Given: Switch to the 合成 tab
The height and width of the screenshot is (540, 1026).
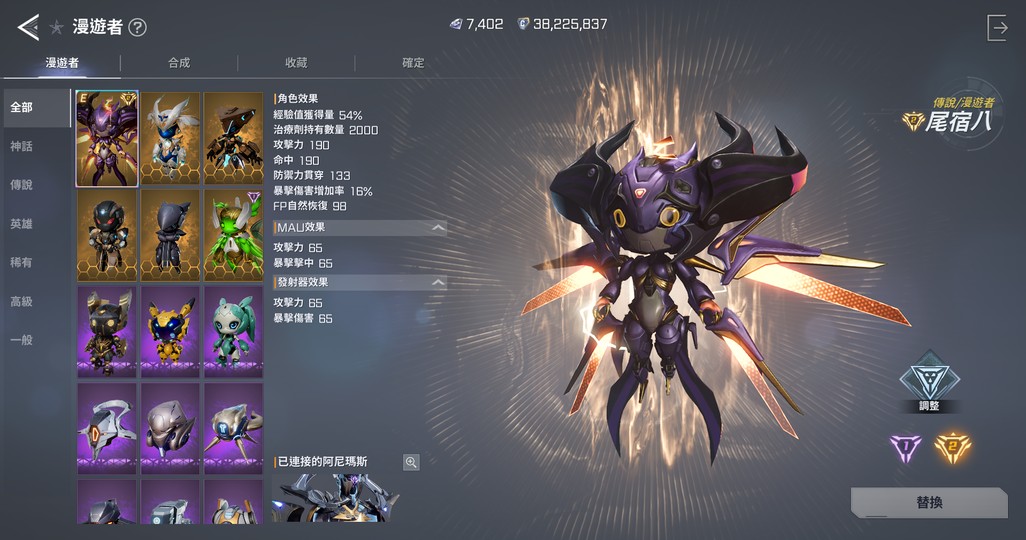Looking at the screenshot, I should pos(179,63).
